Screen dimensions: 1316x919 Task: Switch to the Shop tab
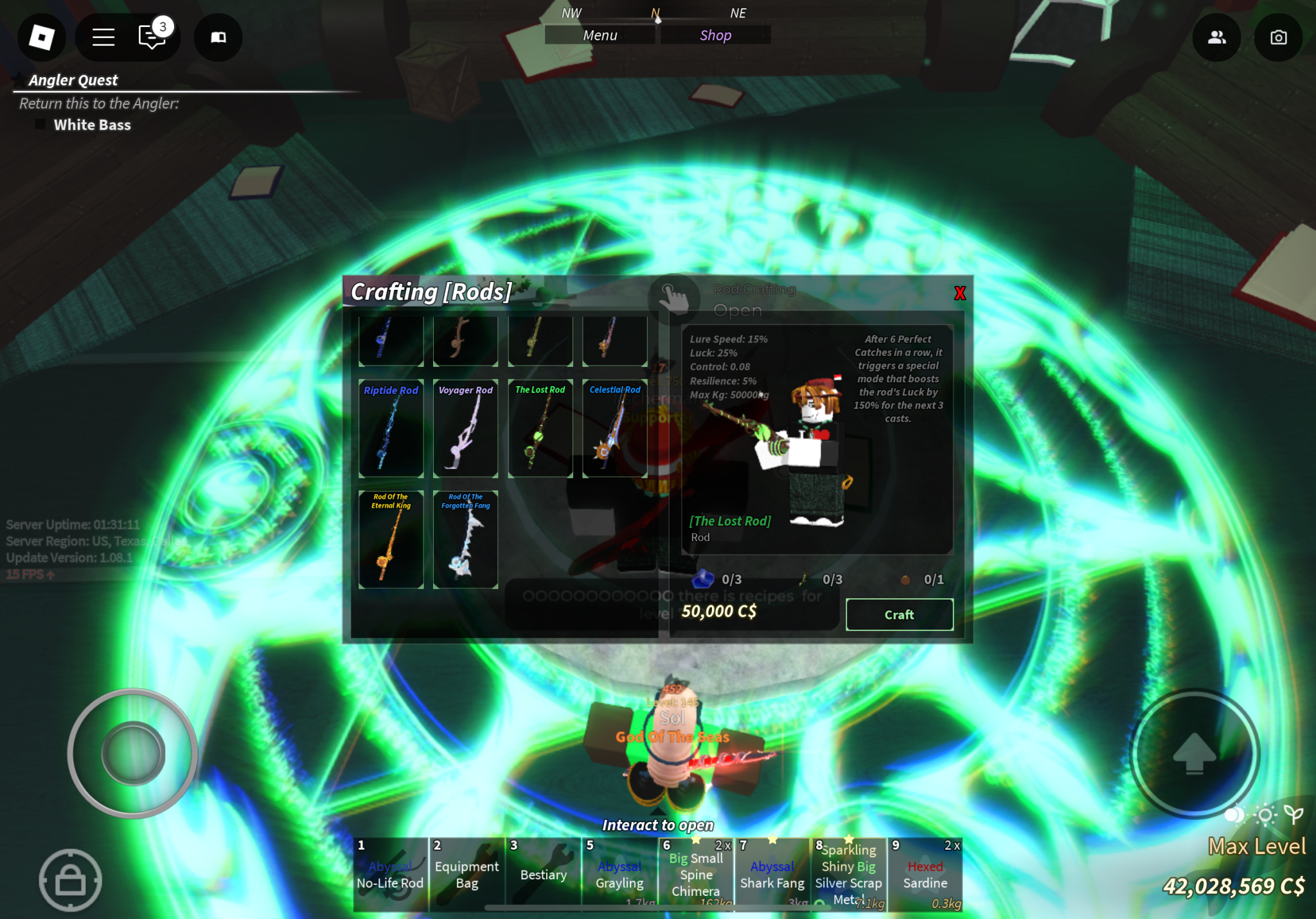pyautogui.click(x=715, y=35)
